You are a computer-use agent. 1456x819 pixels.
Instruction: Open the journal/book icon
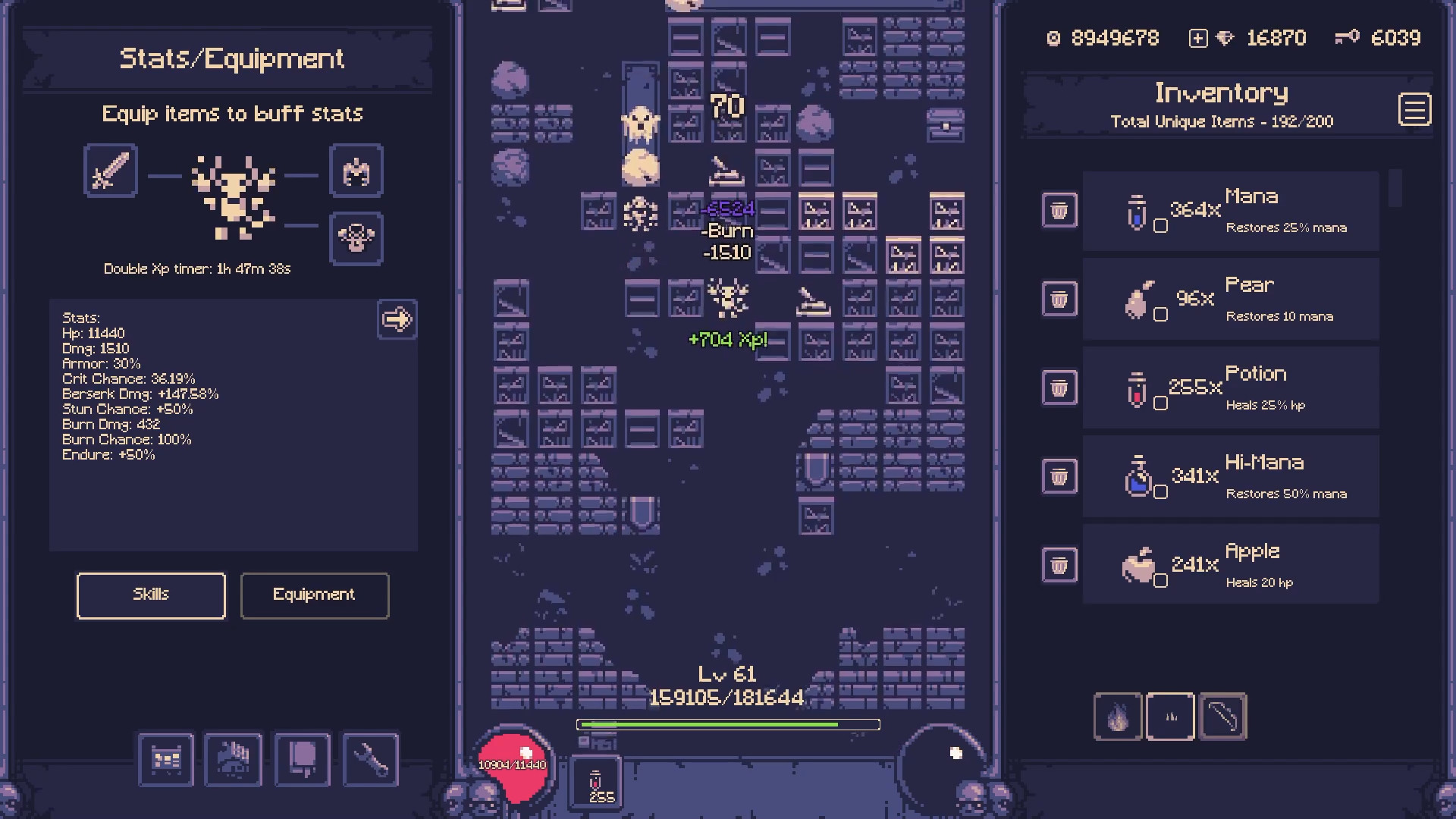pyautogui.click(x=303, y=760)
